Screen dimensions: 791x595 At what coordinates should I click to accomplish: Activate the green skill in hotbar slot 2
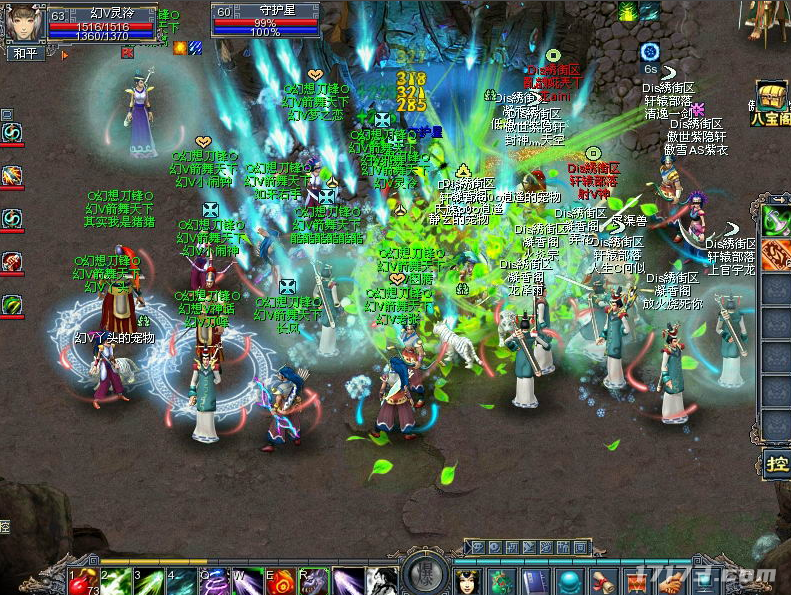pyautogui.click(x=115, y=580)
